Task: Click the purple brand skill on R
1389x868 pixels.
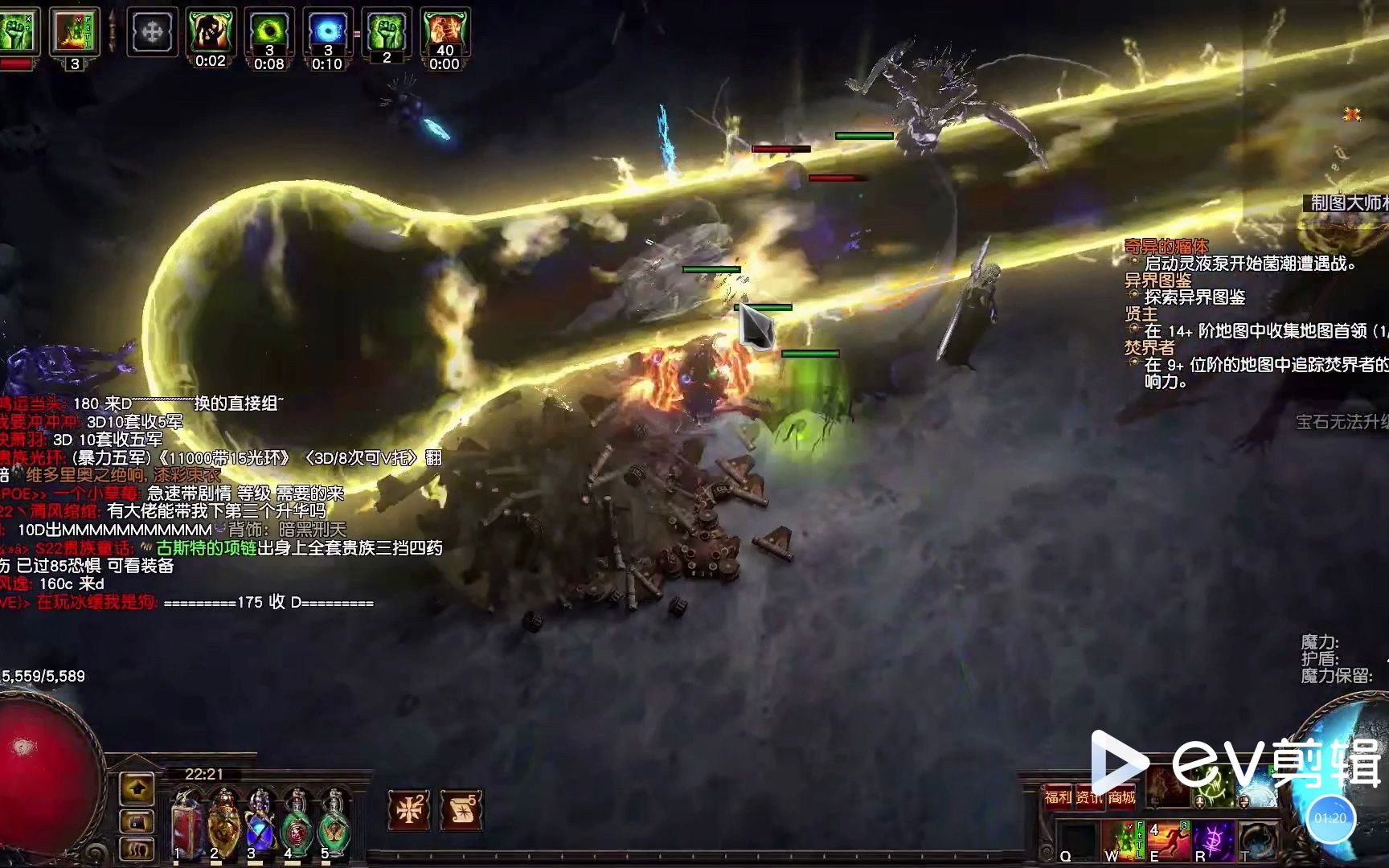Action: [x=1213, y=841]
